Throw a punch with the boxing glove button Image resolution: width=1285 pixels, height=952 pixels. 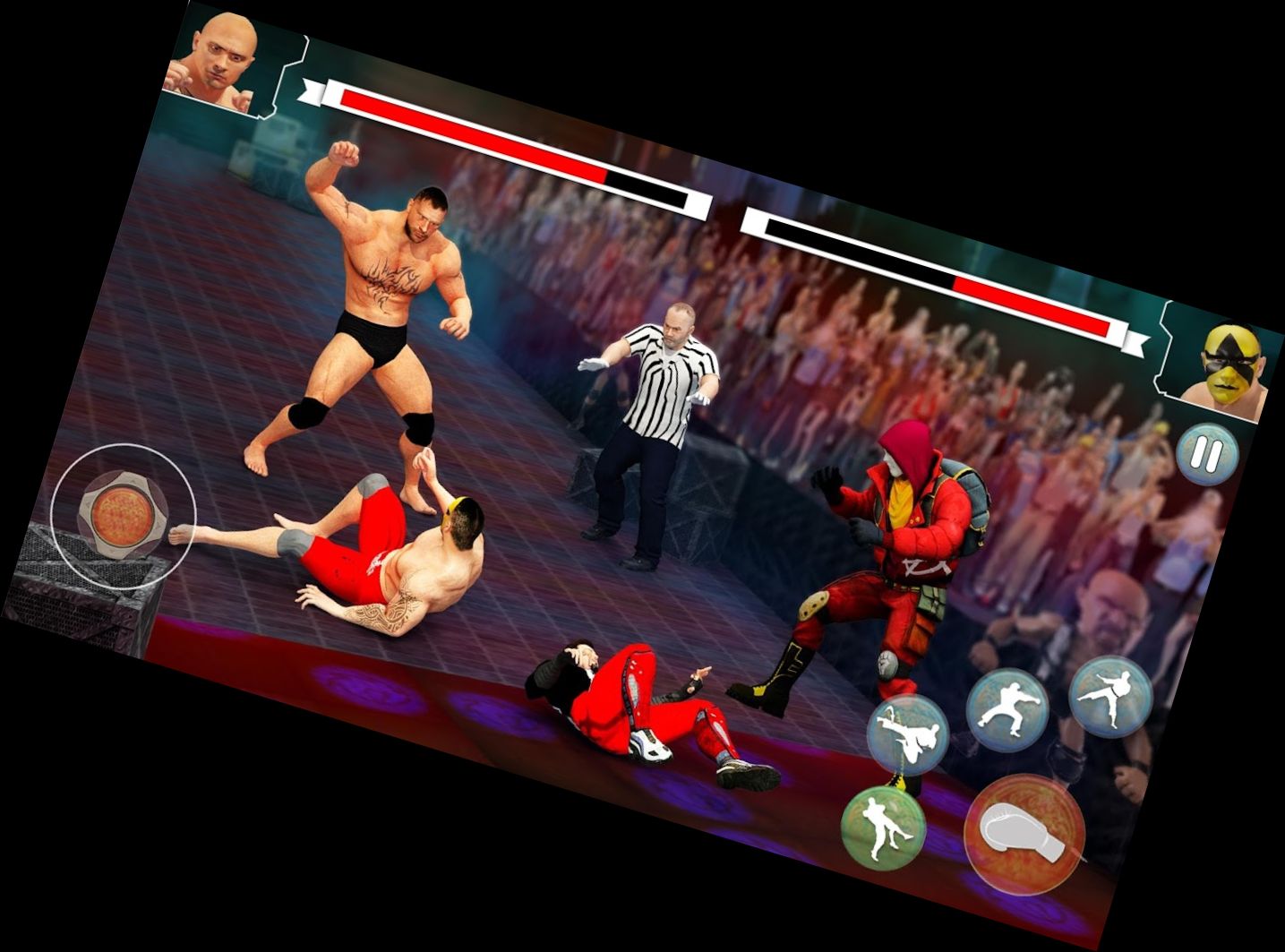click(x=1024, y=834)
